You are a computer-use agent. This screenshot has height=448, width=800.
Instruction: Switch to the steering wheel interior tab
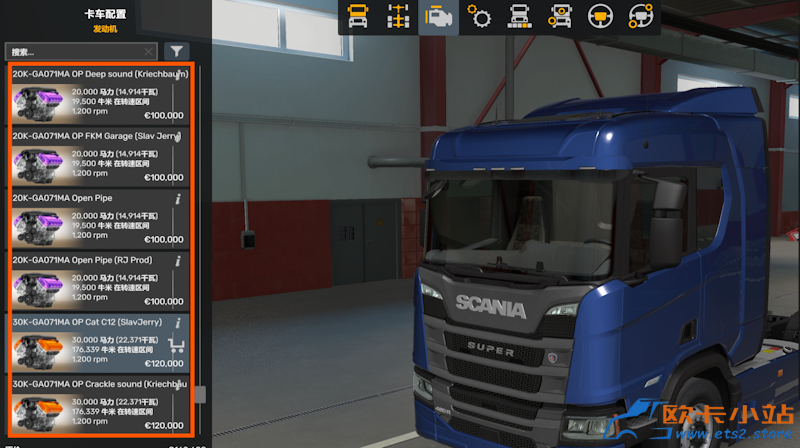point(600,17)
